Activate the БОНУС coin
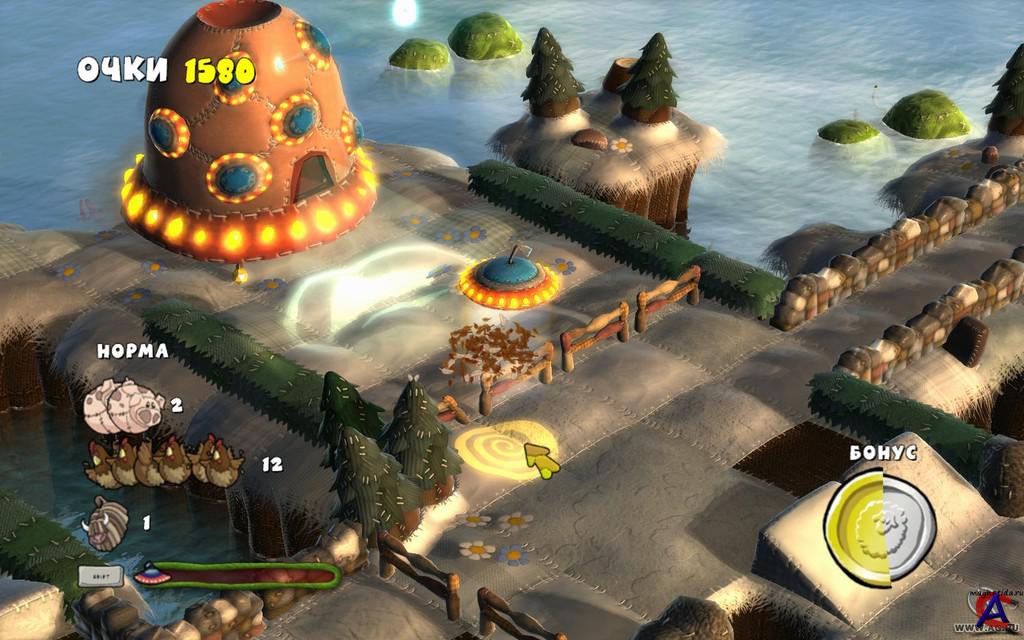Screen dimensions: 1024x640 click(880, 525)
